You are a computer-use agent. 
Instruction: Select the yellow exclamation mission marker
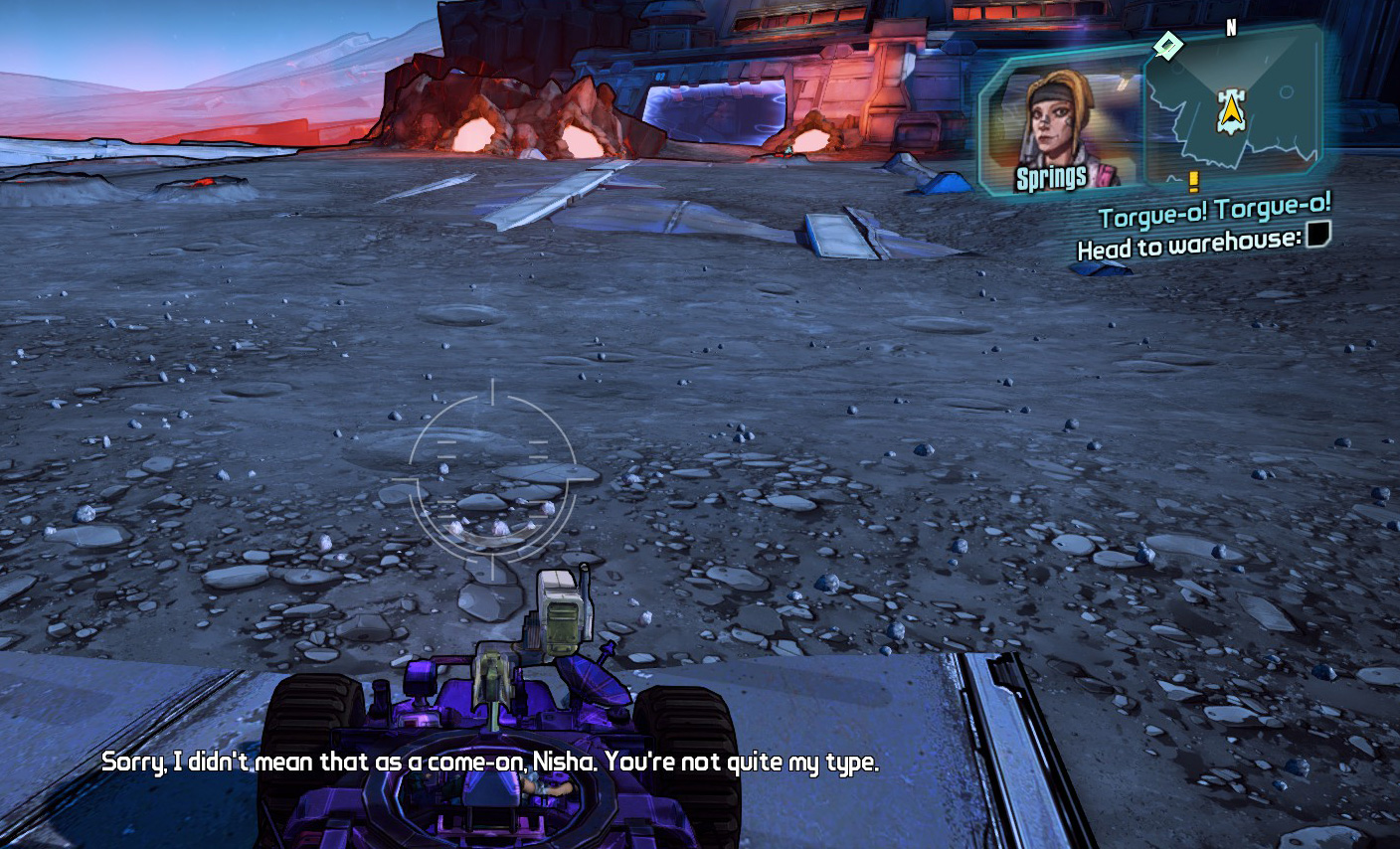[x=1193, y=182]
